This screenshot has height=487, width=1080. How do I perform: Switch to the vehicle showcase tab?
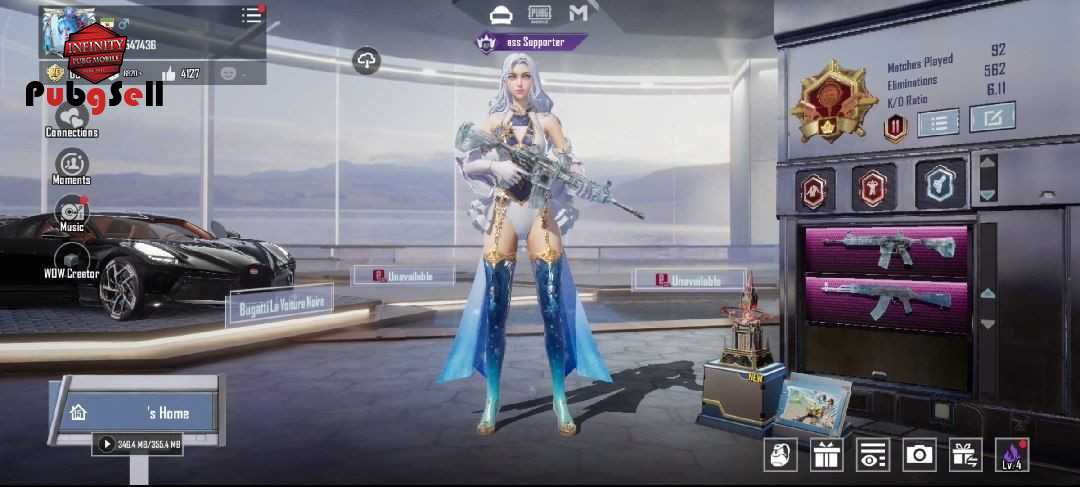(x=500, y=14)
